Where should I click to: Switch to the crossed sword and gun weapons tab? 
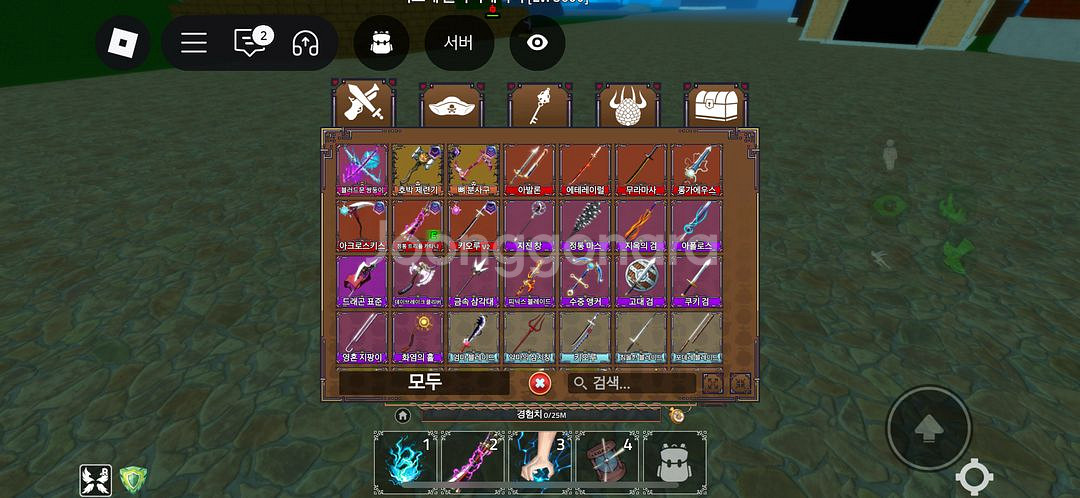364,105
